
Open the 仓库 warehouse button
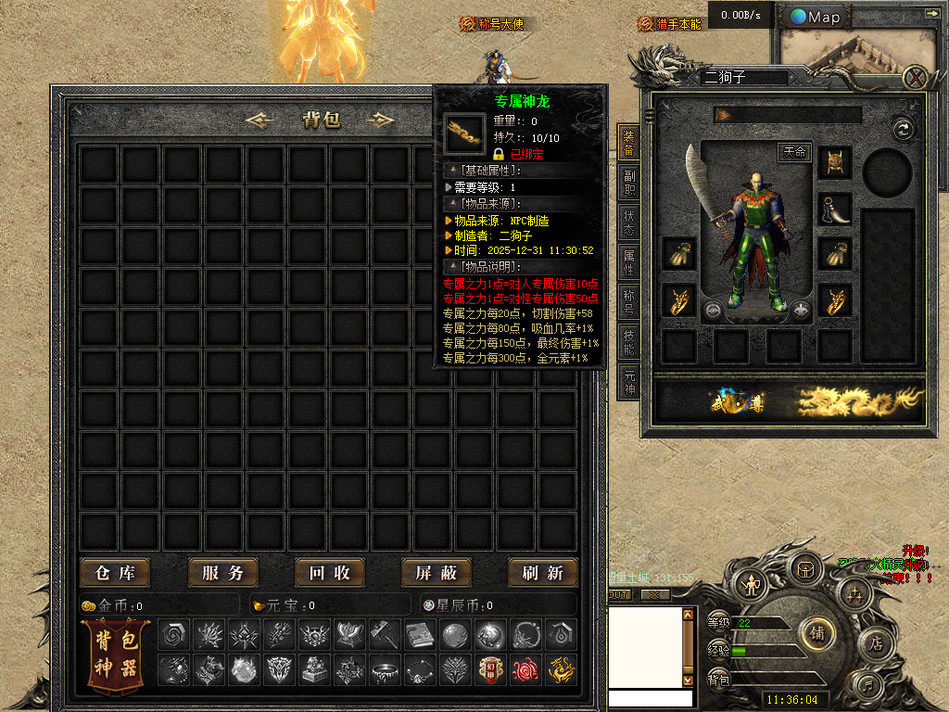[x=115, y=573]
